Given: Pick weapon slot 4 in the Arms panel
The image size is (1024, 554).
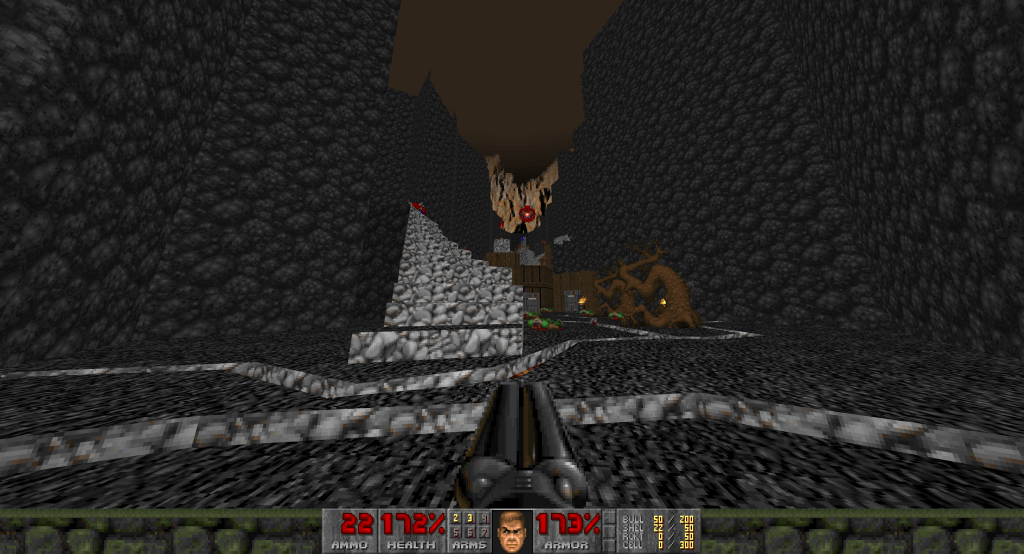Looking at the screenshot, I should click(x=483, y=518).
